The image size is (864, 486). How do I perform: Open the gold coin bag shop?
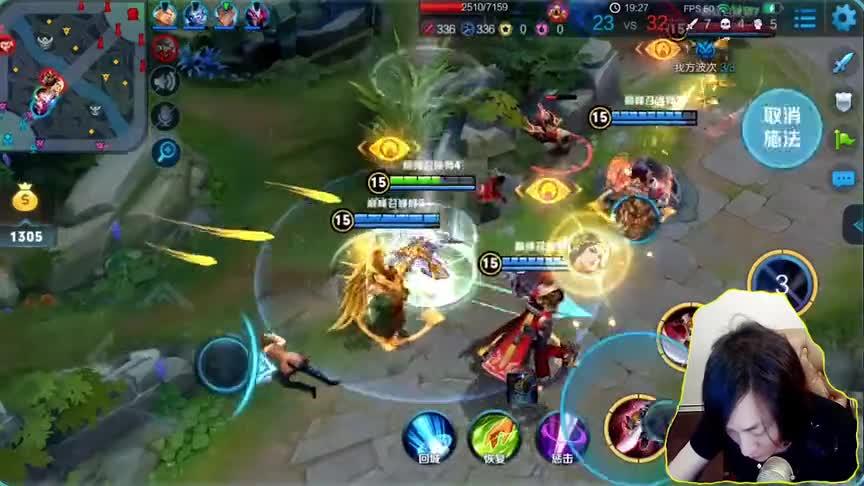25,200
